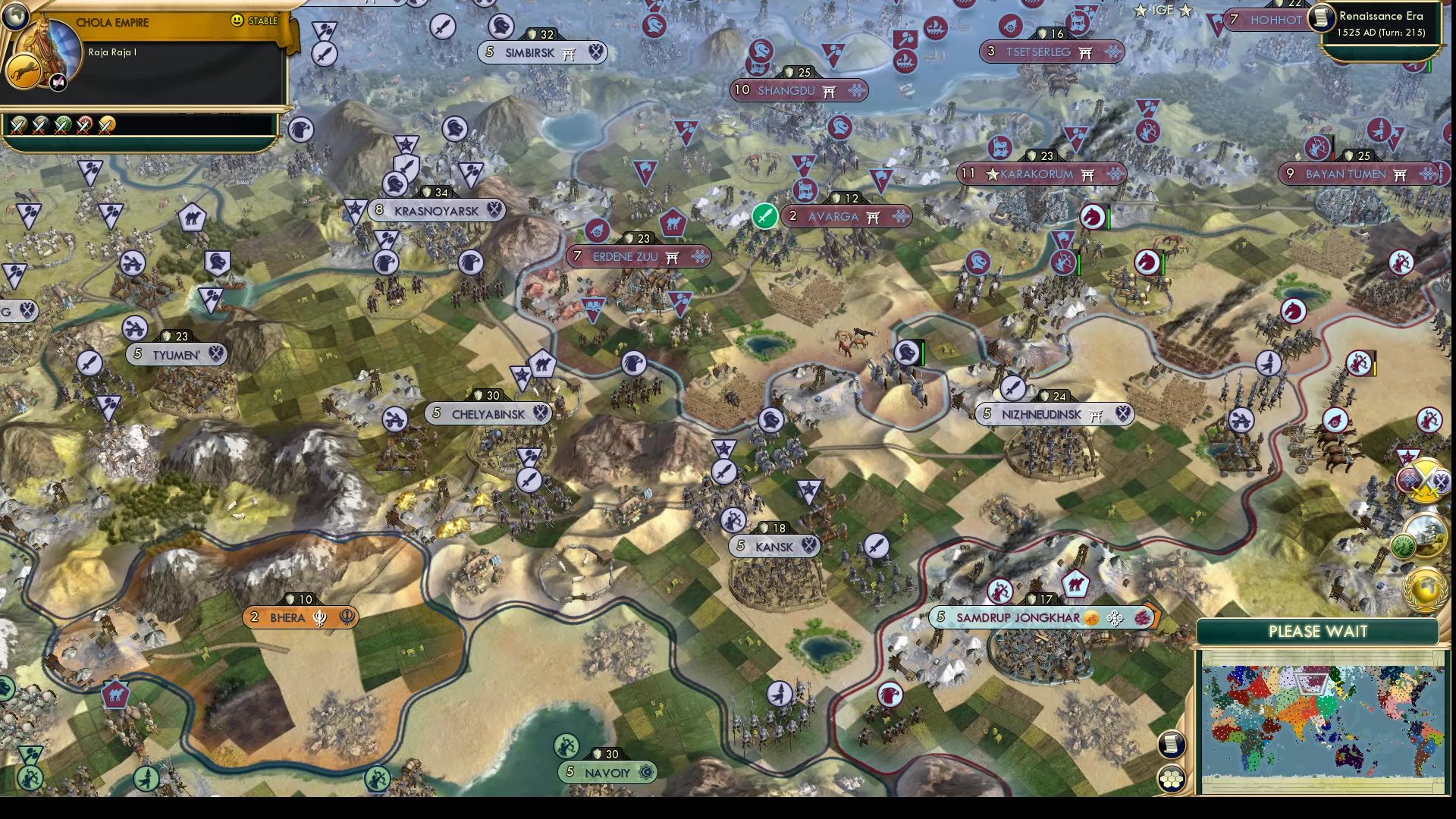This screenshot has height=819, width=1456.
Task: Select the tiger emblem on the Chola panel
Action: click(x=23, y=70)
